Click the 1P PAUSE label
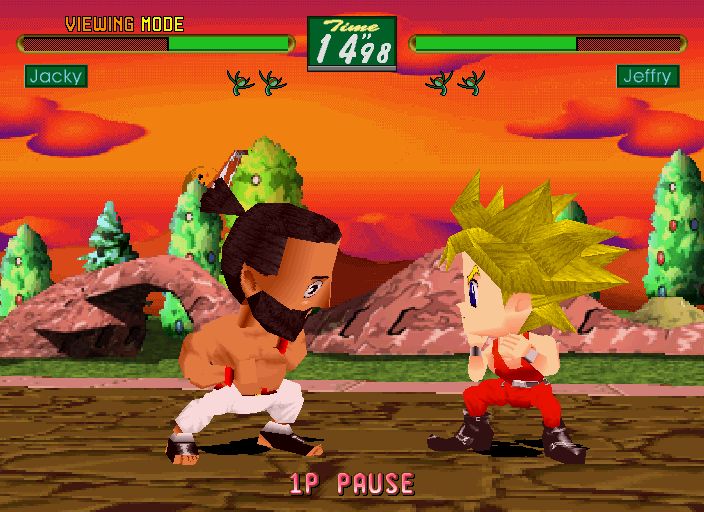Screen dimensions: 704x512 click(351, 484)
